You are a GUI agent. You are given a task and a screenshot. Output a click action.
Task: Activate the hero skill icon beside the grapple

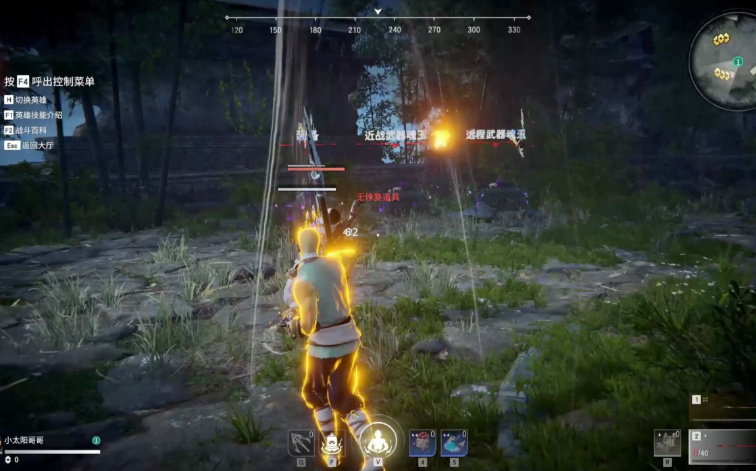pos(334,442)
